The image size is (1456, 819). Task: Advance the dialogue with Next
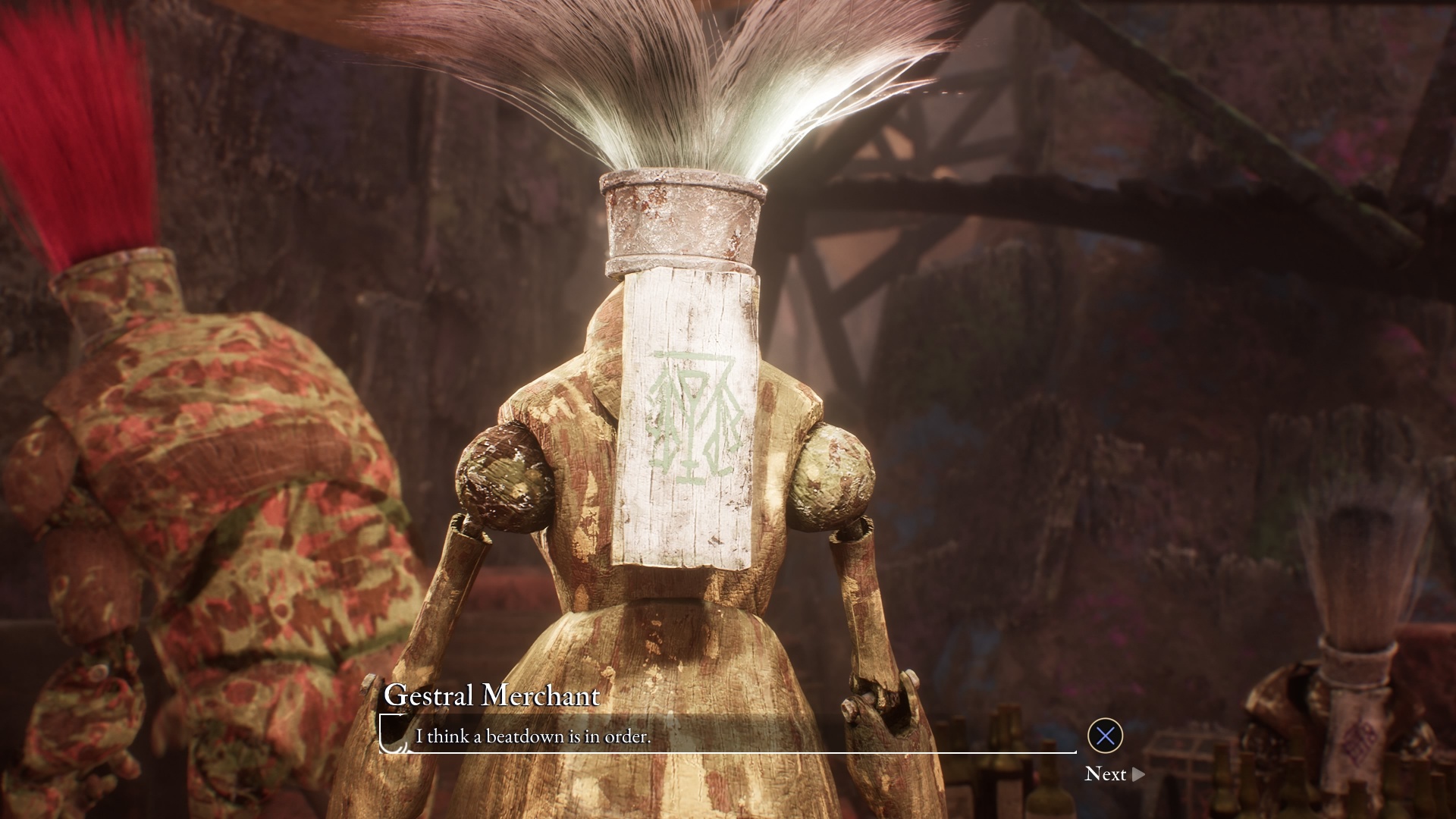(x=1113, y=774)
